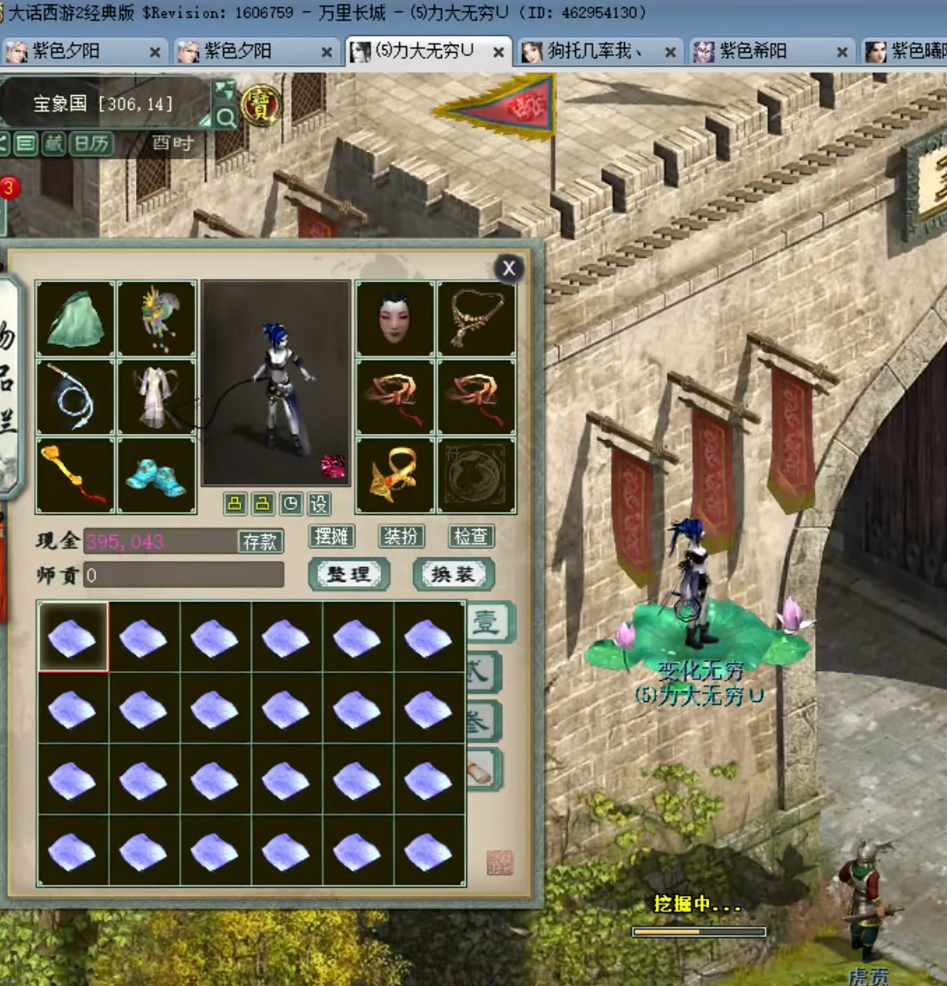
Task: Click the 检查 (inspect) button
Action: [471, 536]
